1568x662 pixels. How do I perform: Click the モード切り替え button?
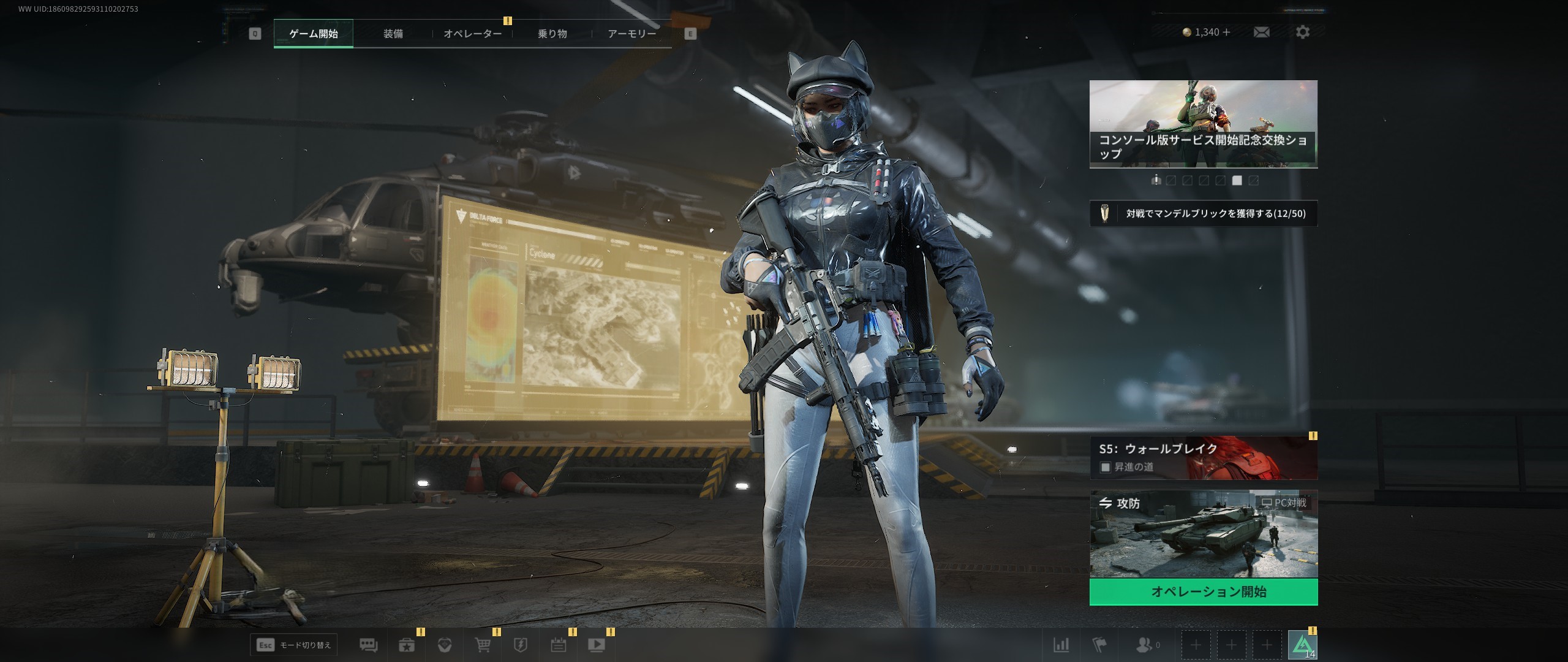click(294, 645)
